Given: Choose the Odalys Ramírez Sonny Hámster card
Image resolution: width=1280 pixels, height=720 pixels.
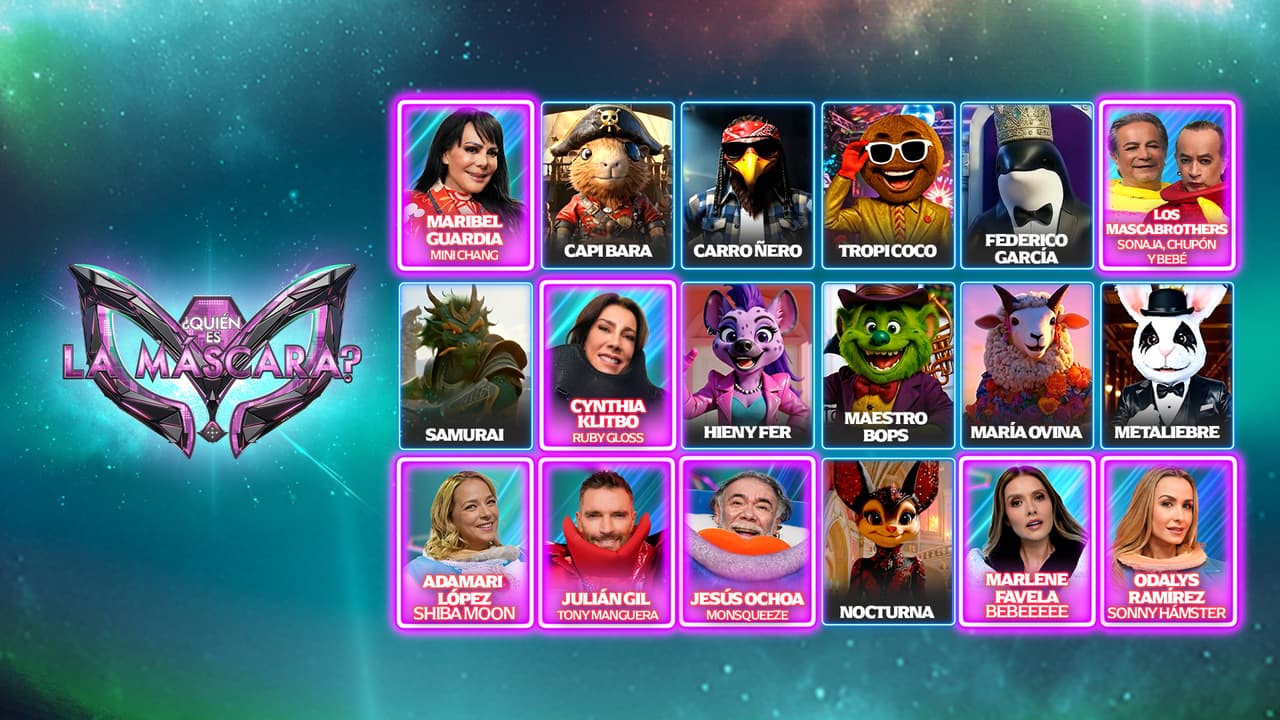Looking at the screenshot, I should 1167,542.
